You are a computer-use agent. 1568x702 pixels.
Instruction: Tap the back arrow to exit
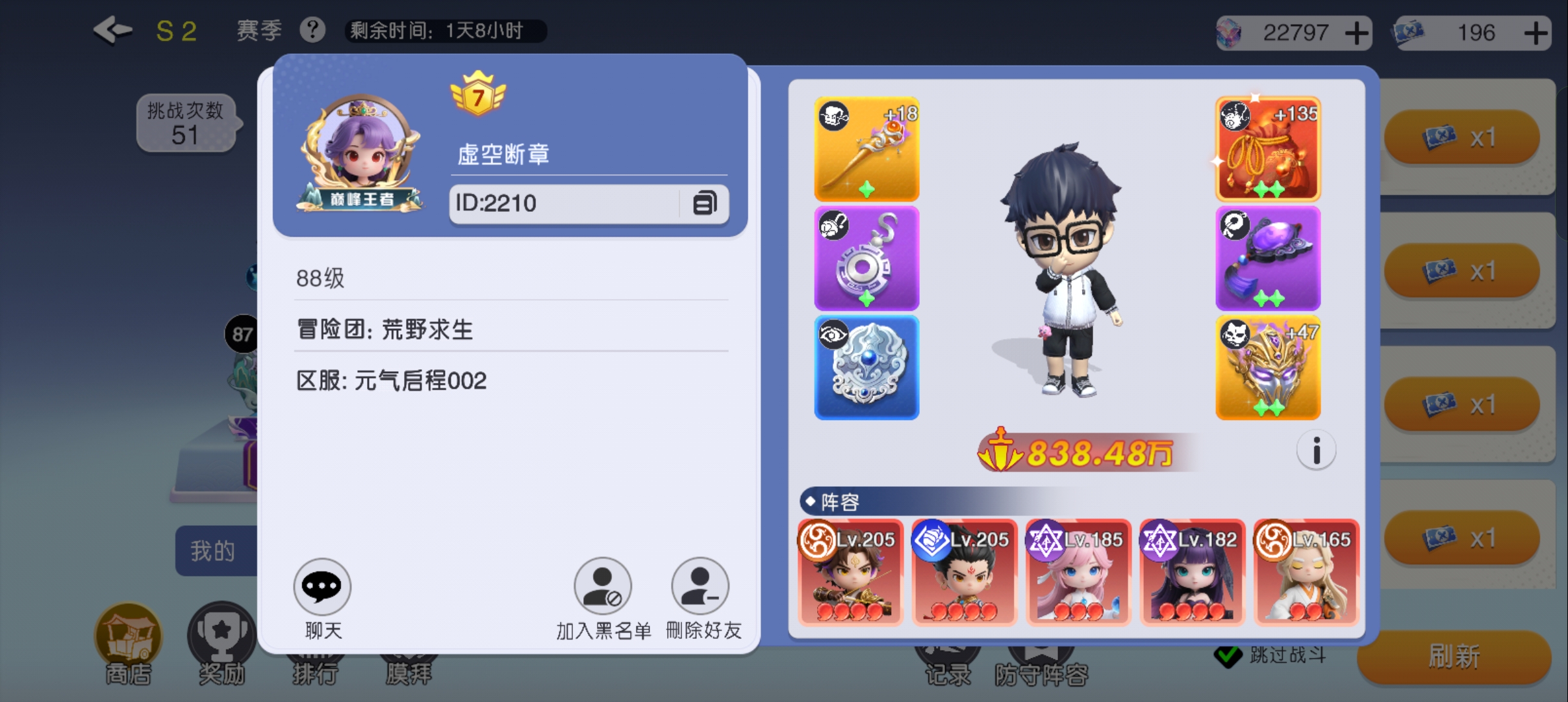112,29
